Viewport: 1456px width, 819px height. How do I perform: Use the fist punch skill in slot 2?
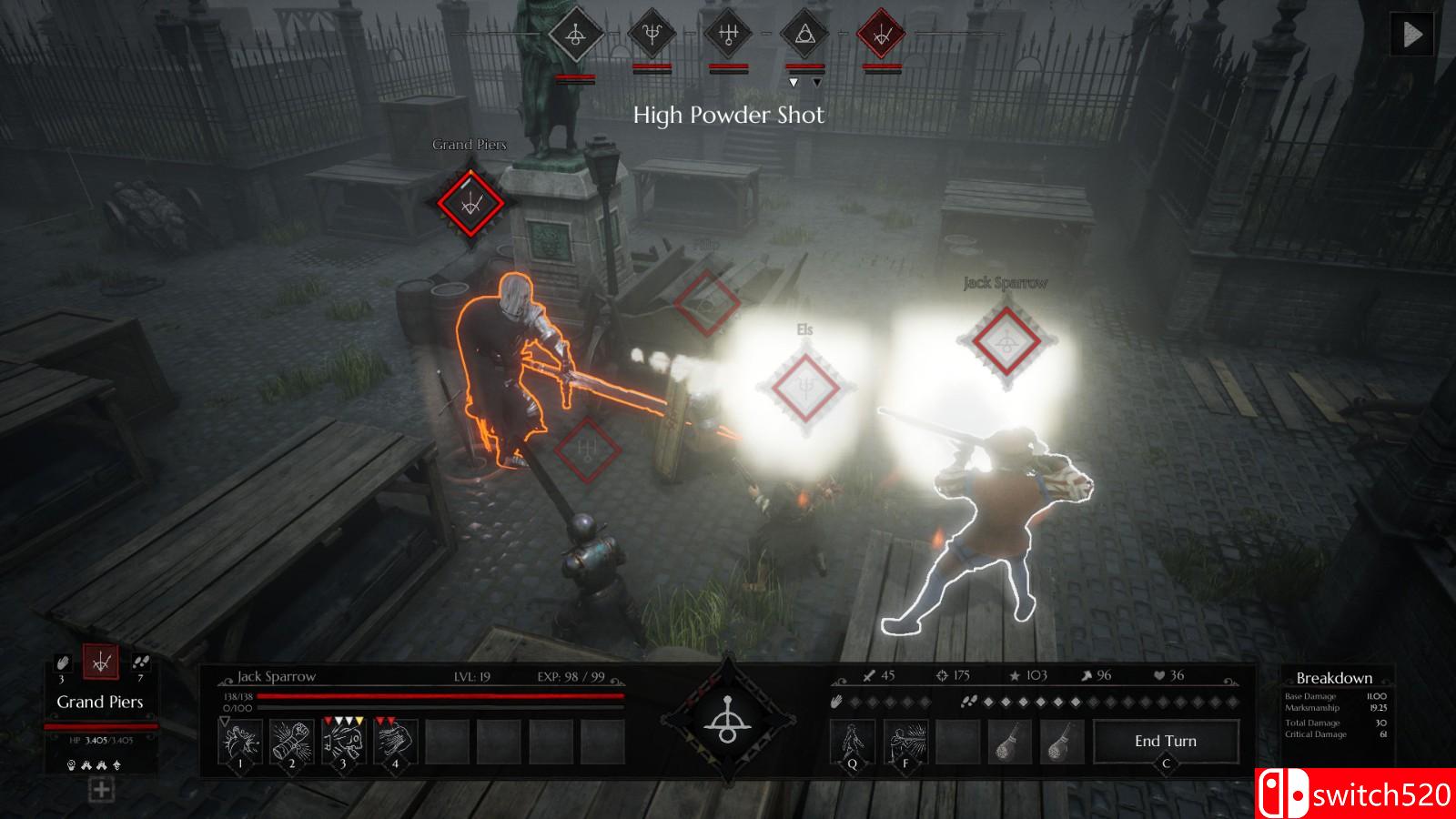pos(292,742)
